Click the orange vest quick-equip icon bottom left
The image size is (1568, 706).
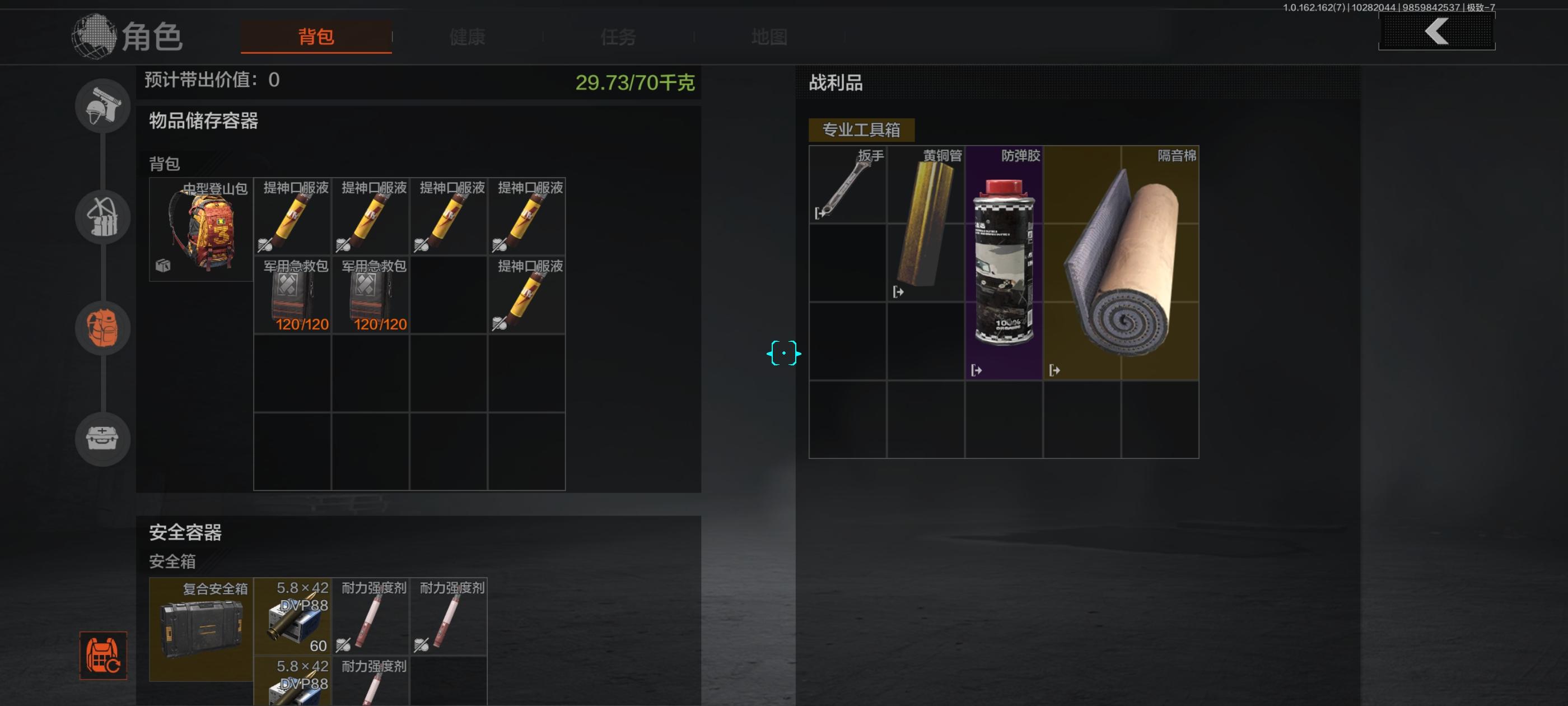click(104, 657)
